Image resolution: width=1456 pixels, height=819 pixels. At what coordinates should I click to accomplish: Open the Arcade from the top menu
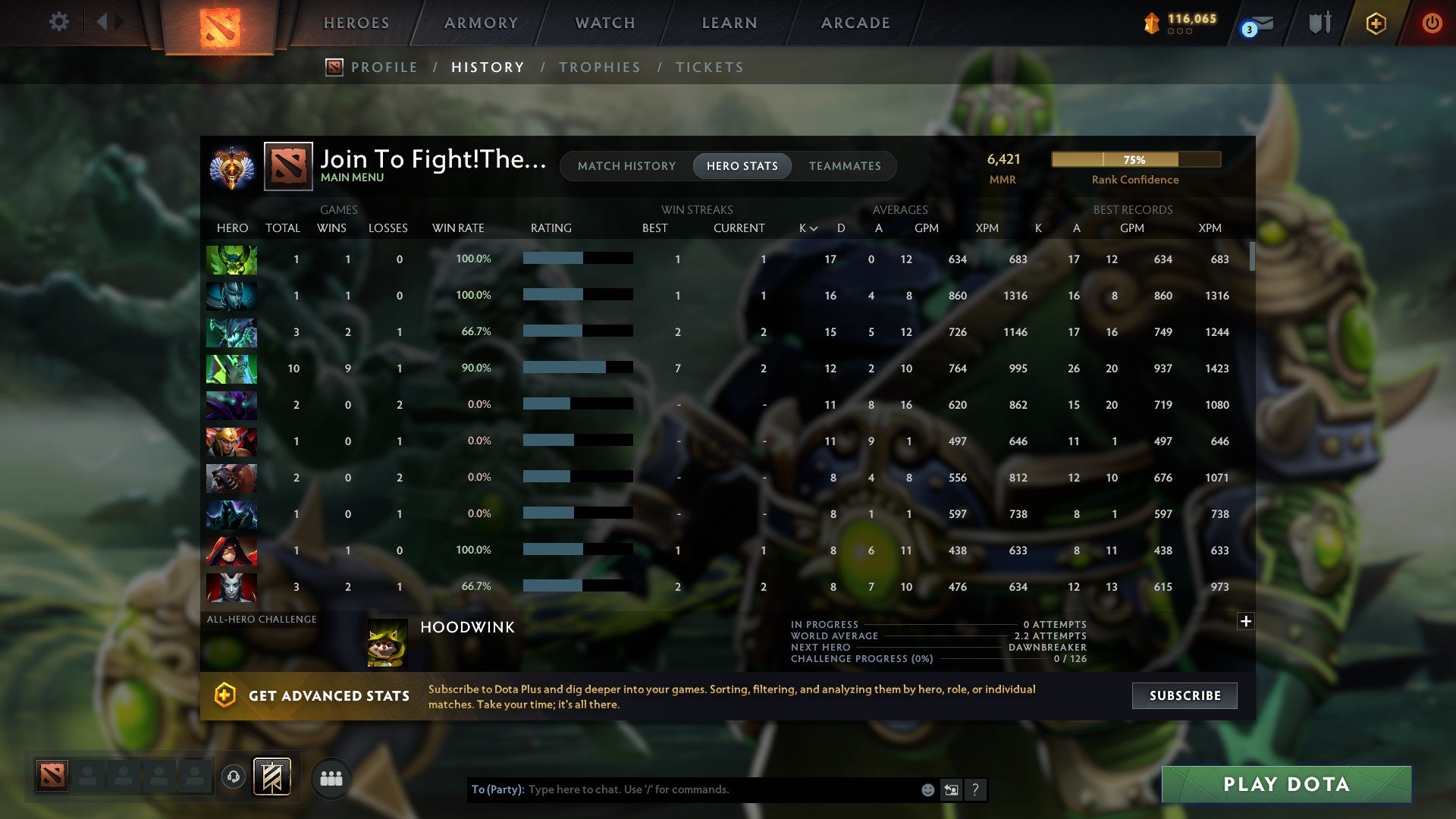pyautogui.click(x=855, y=23)
